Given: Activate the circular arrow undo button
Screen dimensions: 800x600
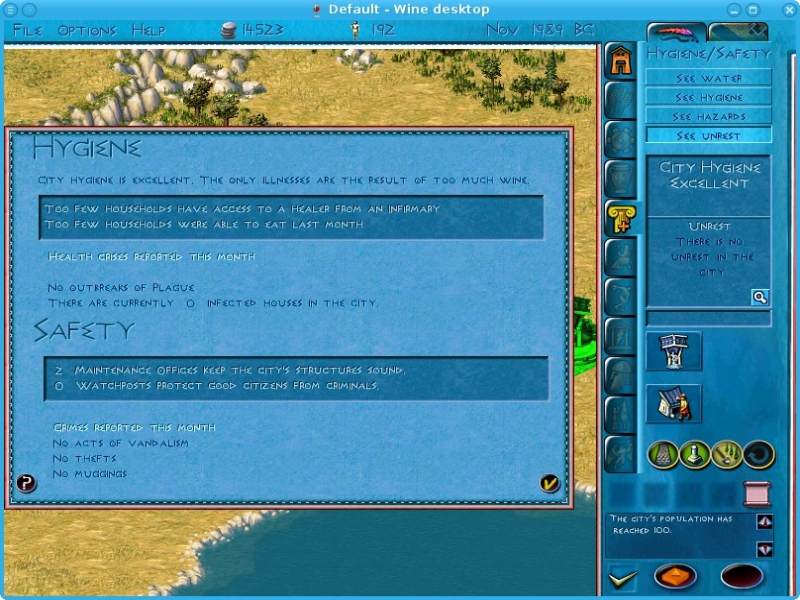Looking at the screenshot, I should pyautogui.click(x=758, y=455).
